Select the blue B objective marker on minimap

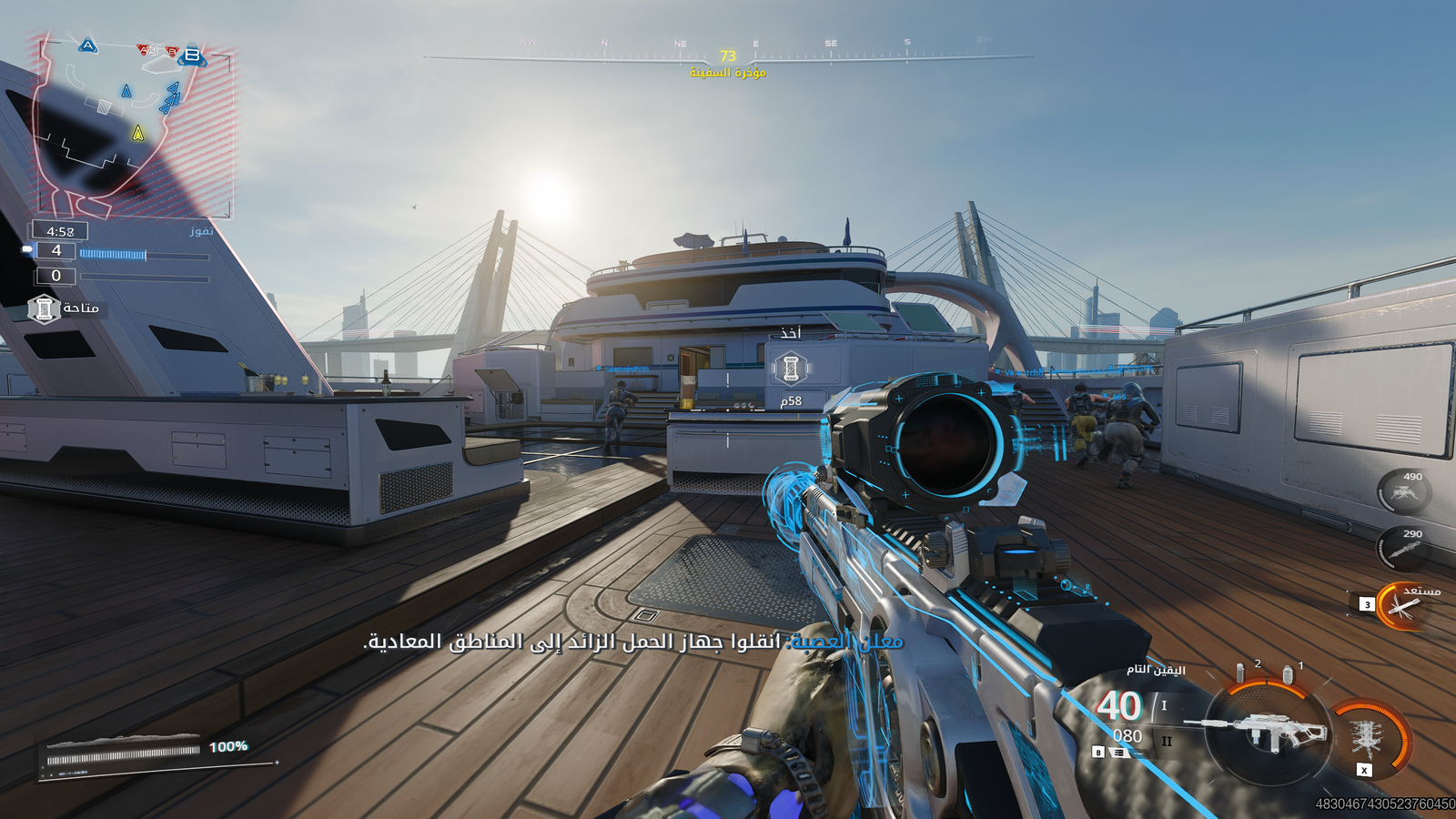192,56
